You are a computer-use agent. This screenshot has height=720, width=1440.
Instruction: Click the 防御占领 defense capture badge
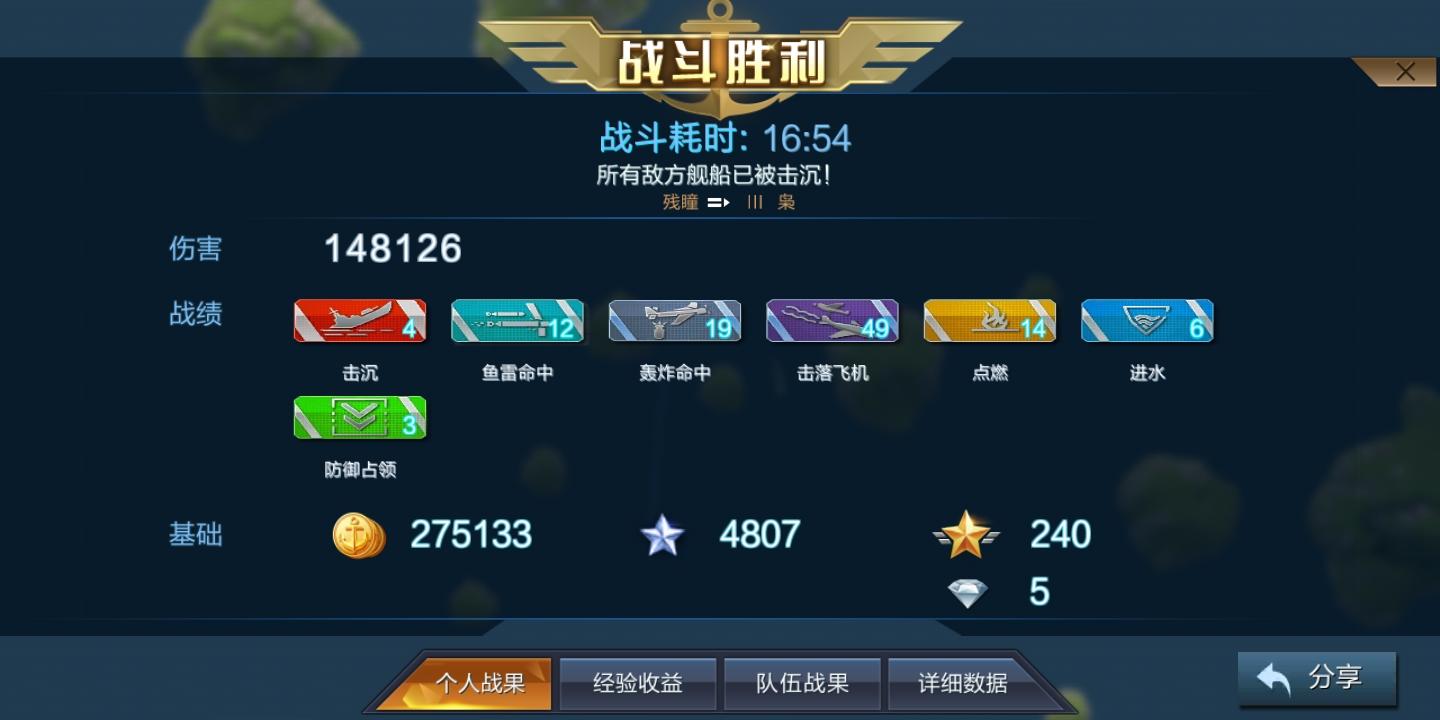(x=359, y=416)
